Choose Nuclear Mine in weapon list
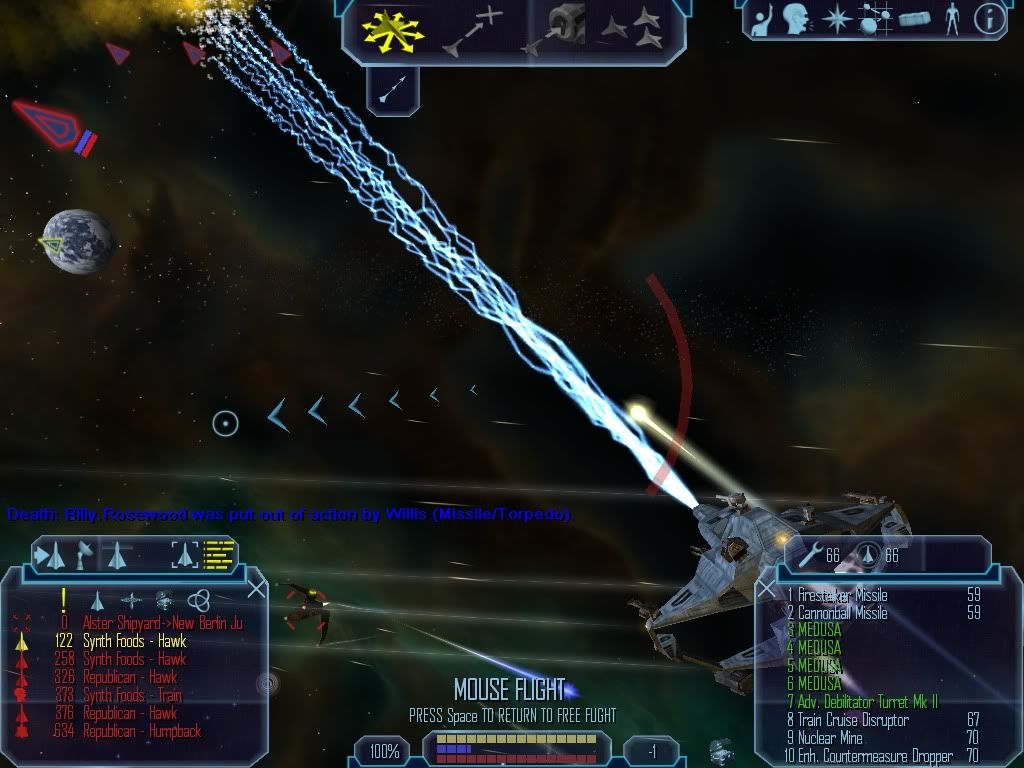 coord(830,738)
